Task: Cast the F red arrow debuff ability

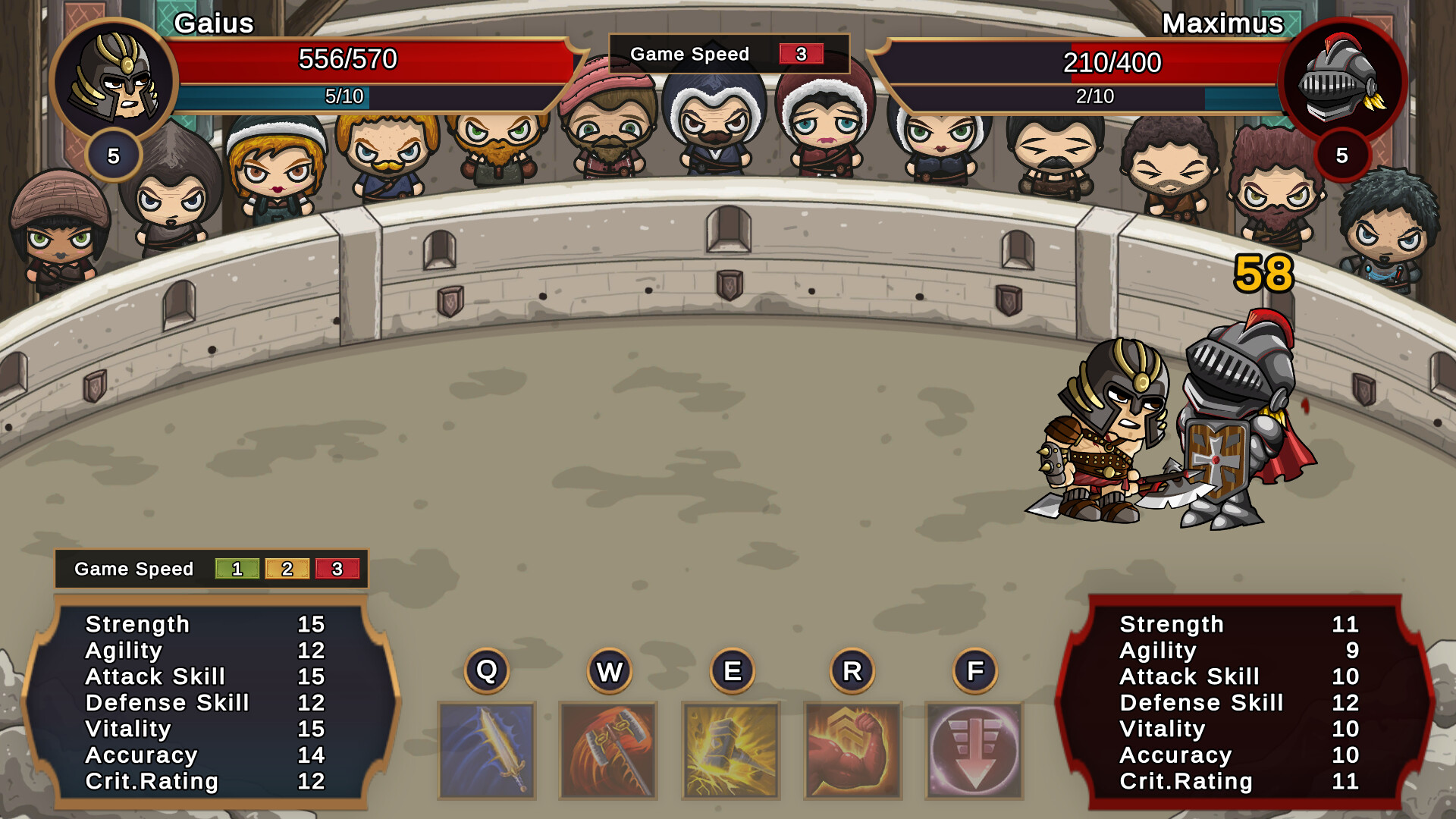Action: pyautogui.click(x=974, y=751)
